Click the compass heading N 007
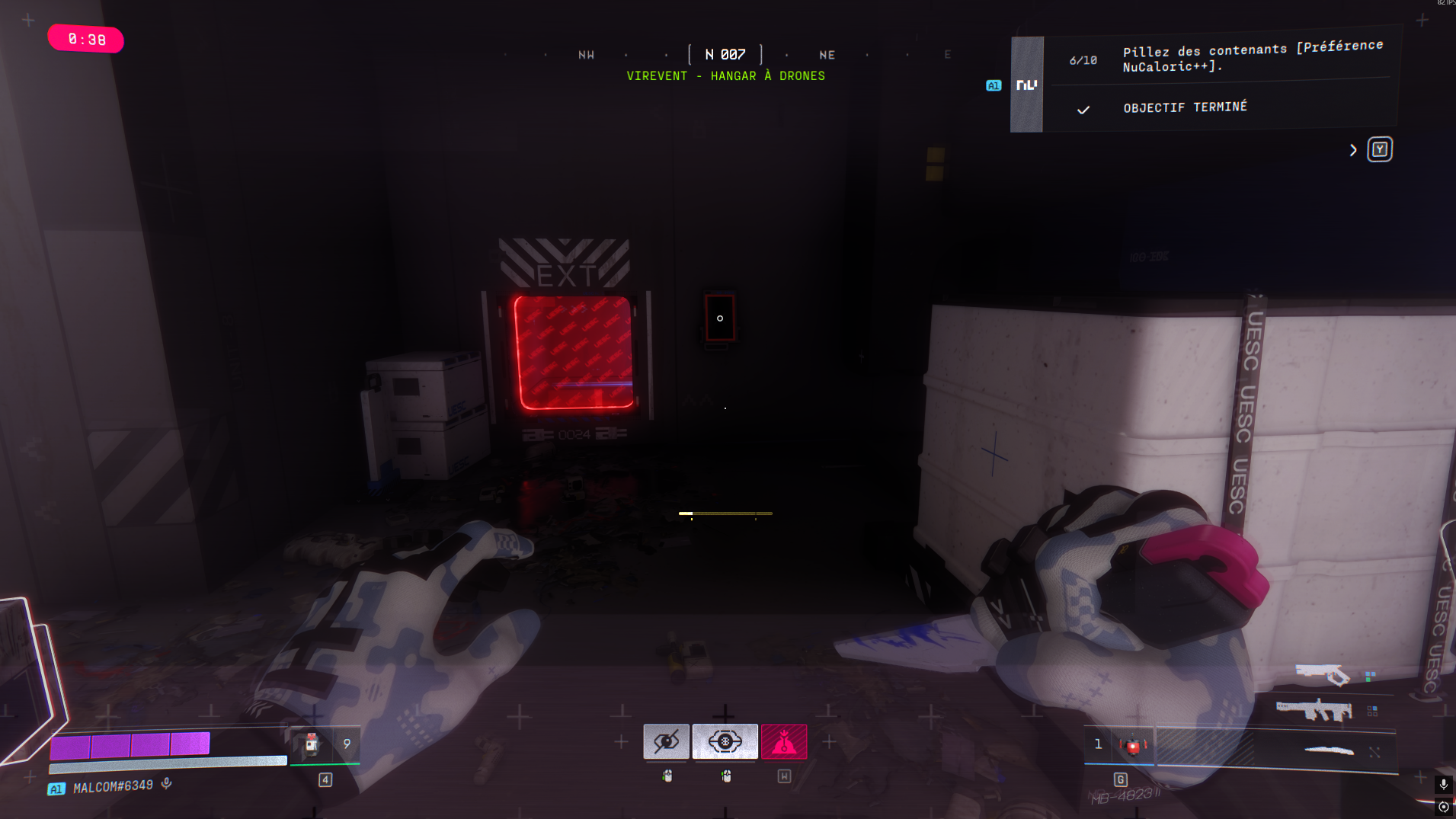1456x819 pixels. click(x=725, y=55)
